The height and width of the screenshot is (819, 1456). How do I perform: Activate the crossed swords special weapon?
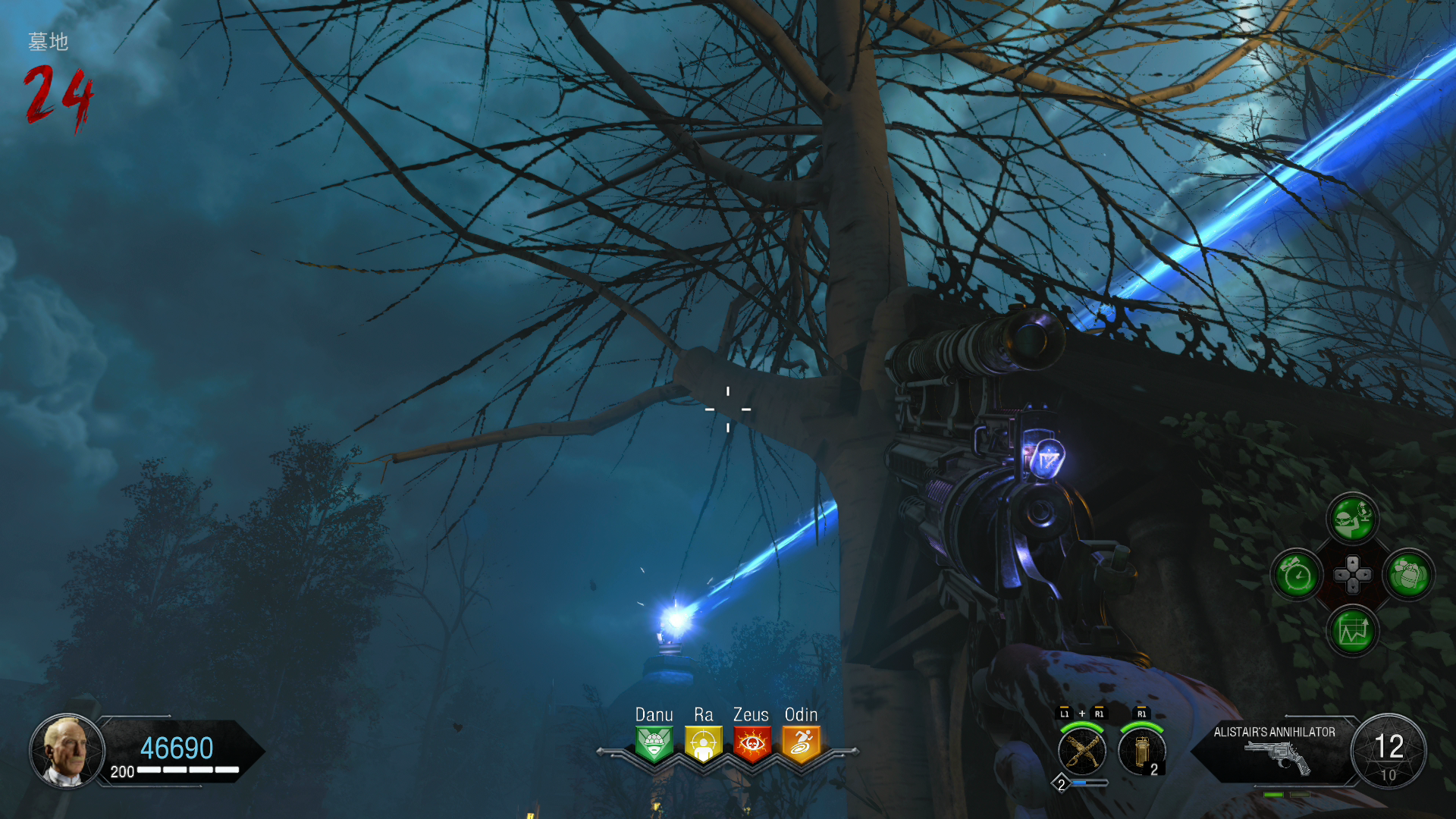coord(1081,751)
